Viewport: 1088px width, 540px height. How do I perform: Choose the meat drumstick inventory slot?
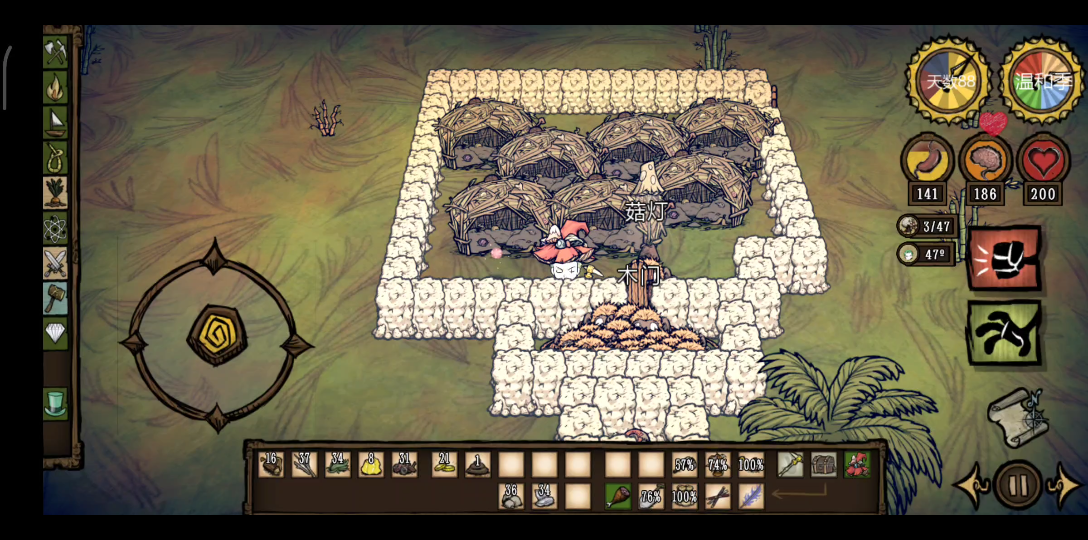pyautogui.click(x=618, y=496)
